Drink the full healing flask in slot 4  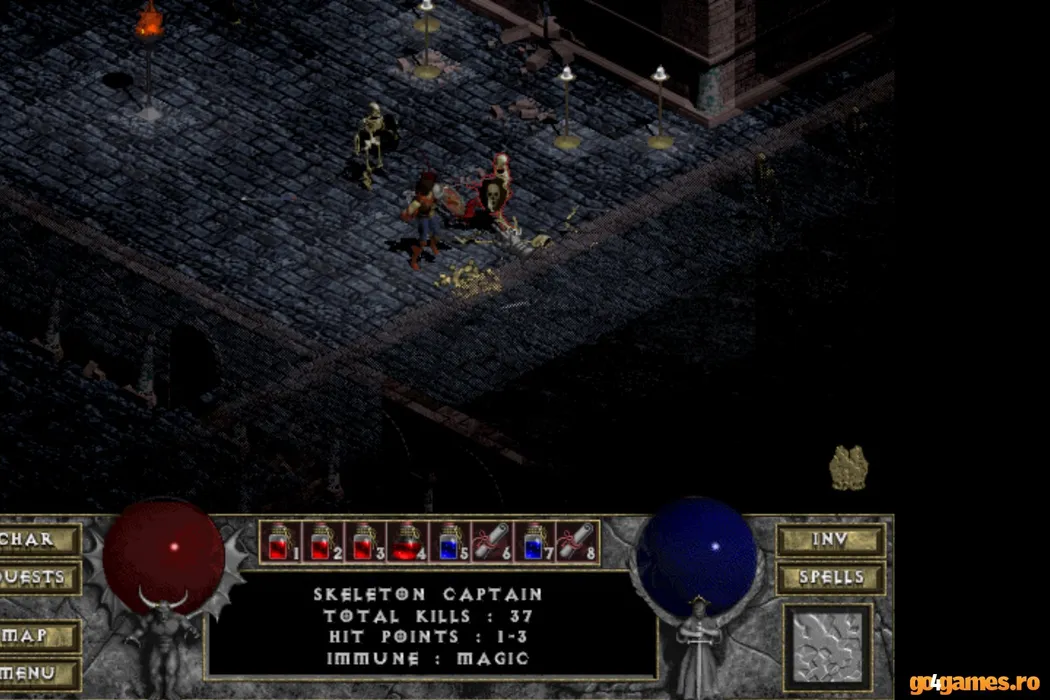click(x=405, y=542)
